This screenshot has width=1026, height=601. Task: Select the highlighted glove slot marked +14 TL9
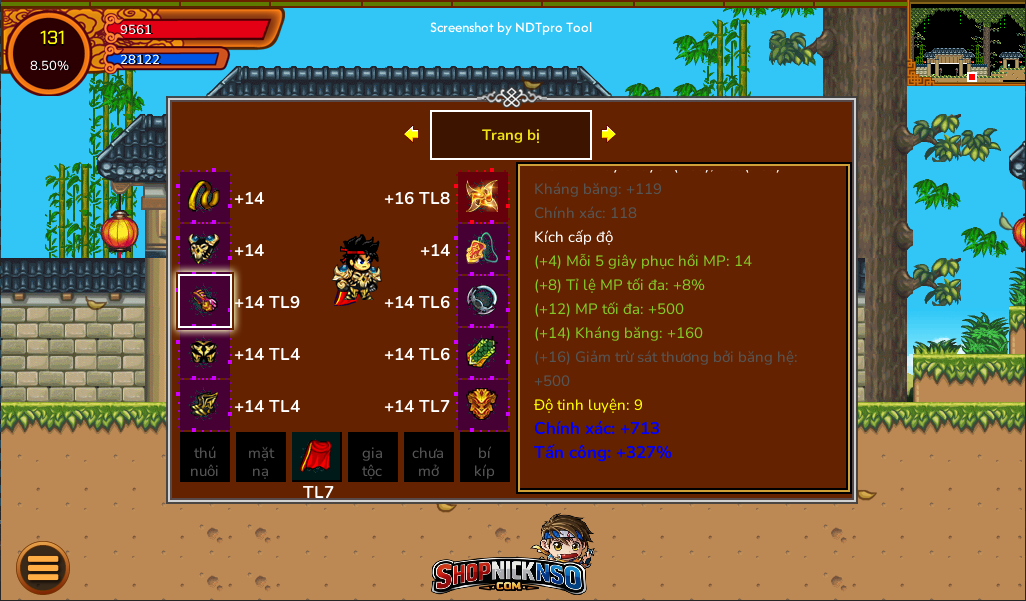click(x=205, y=301)
